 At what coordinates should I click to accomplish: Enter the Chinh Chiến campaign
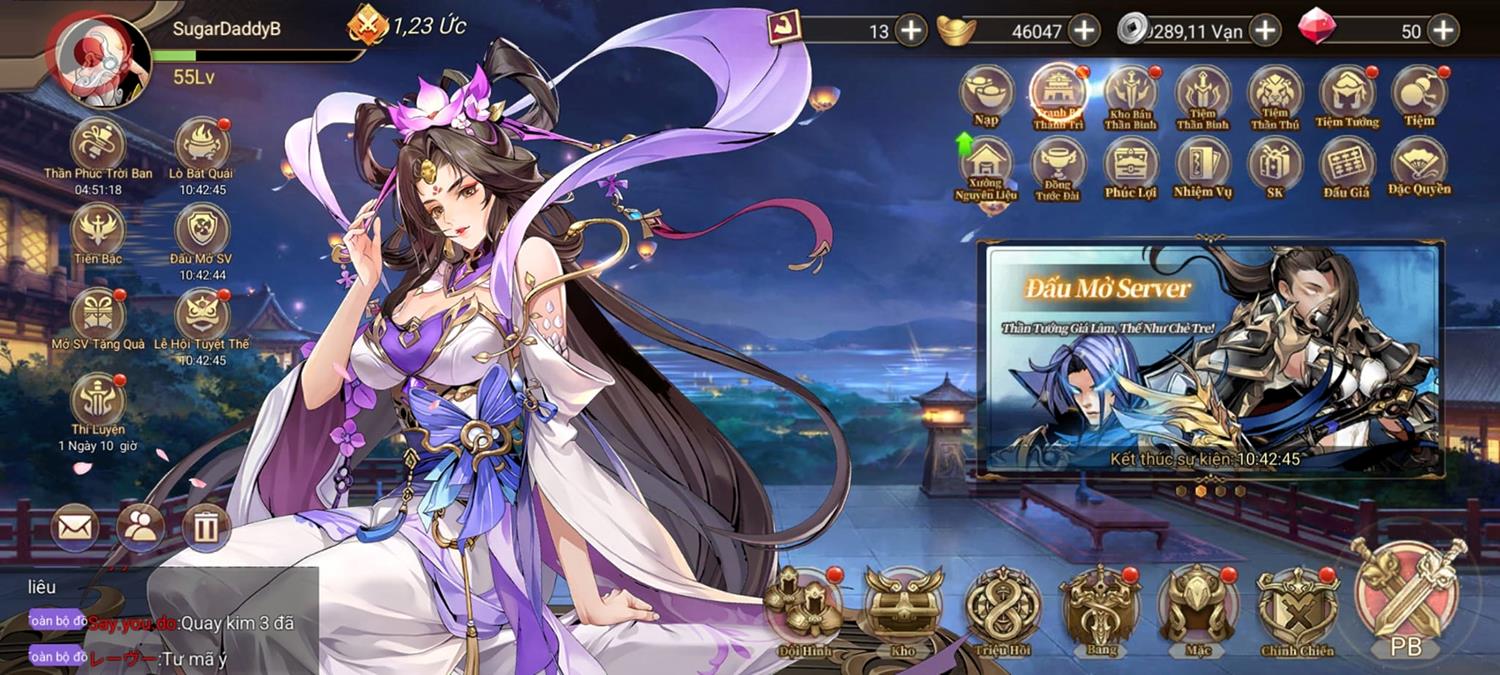coord(1297,605)
